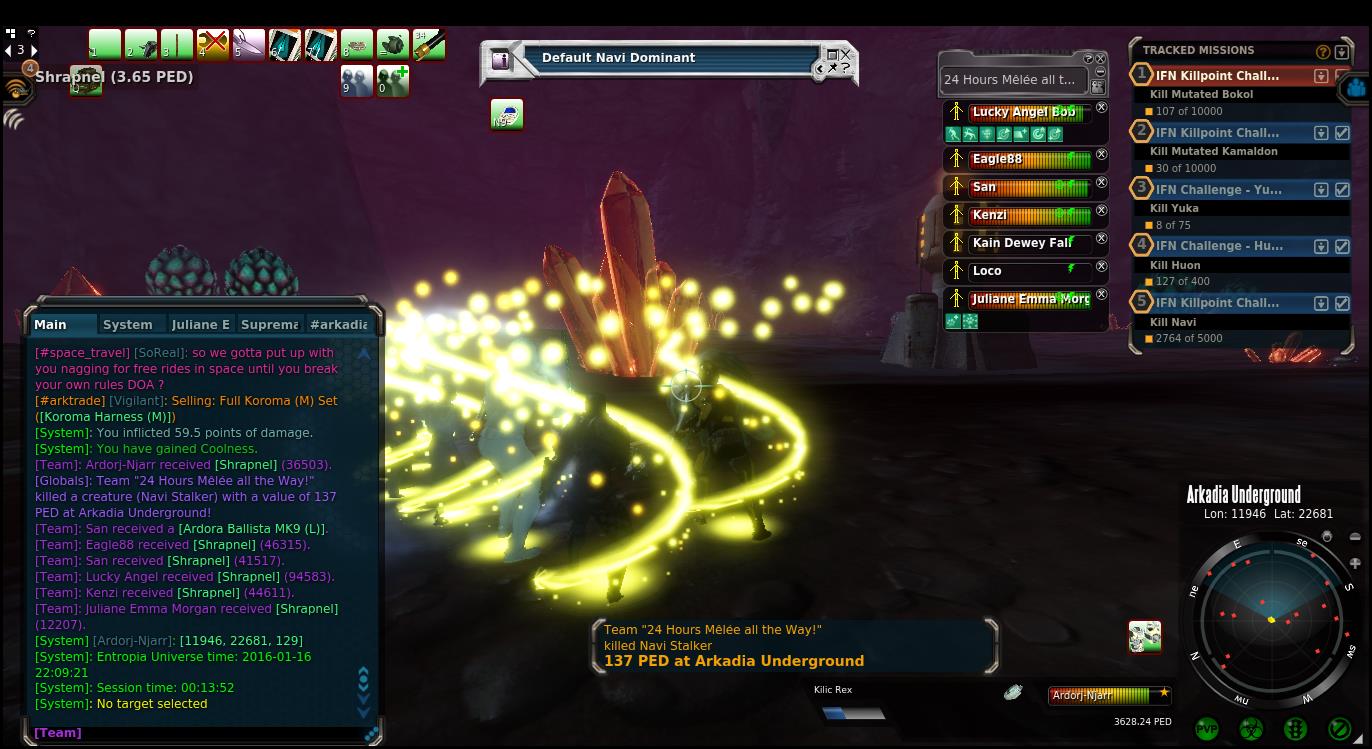Image resolution: width=1372 pixels, height=749 pixels.
Task: Zoom out the radar with minus button
Action: pyautogui.click(x=1354, y=537)
